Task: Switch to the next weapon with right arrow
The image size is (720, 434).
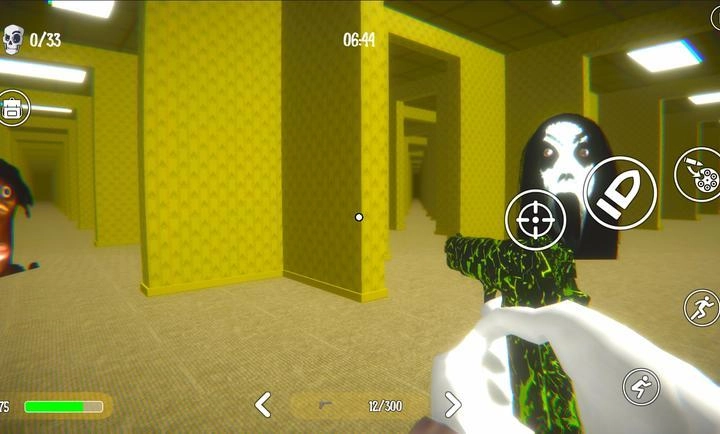Action: tap(452, 405)
